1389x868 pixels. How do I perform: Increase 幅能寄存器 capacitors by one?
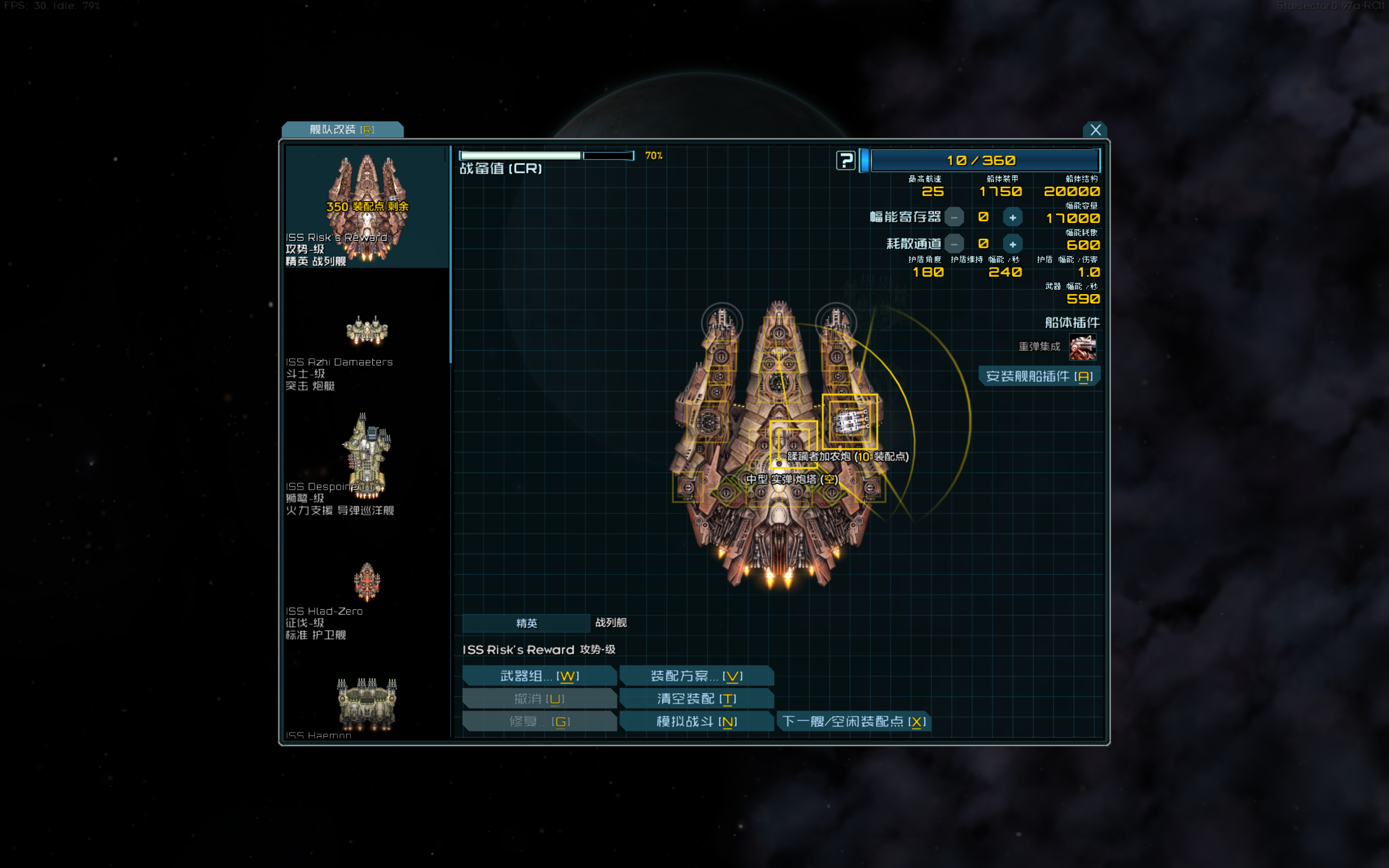[x=1012, y=218]
